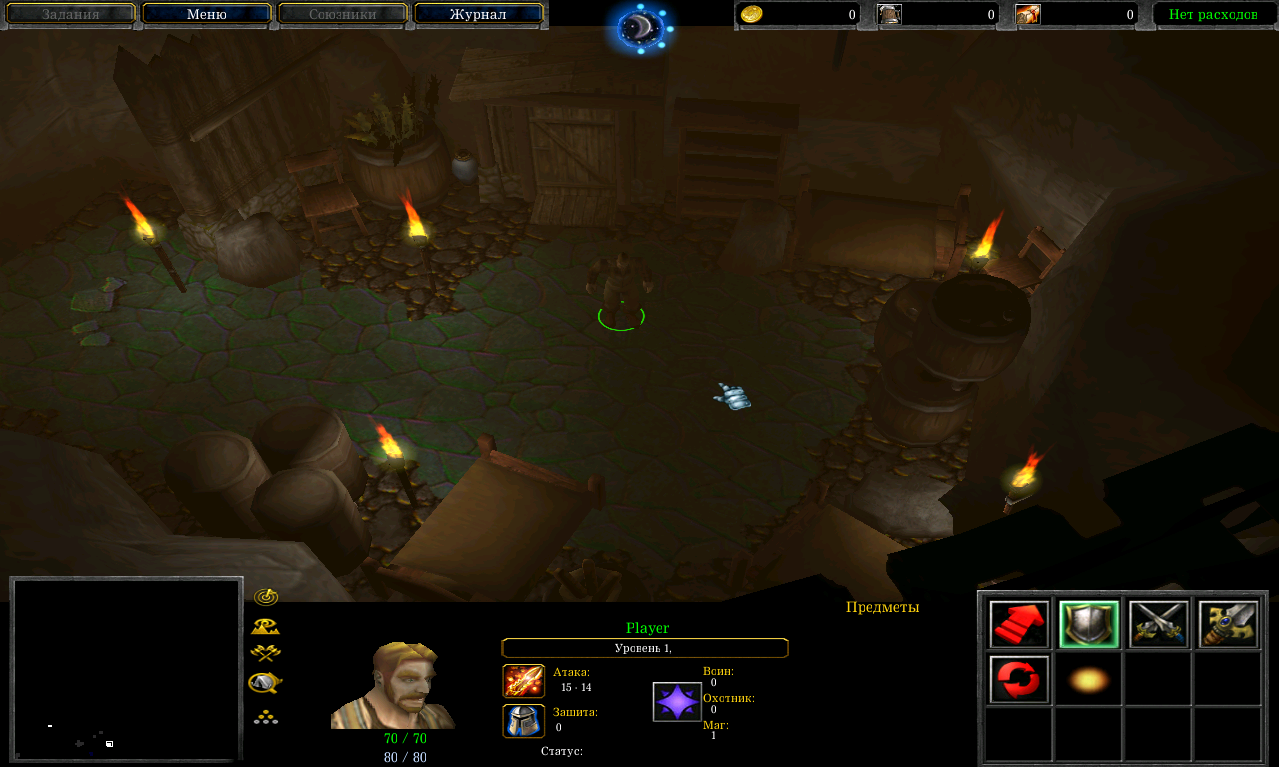This screenshot has height=767, width=1279.
Task: Select the shield hold-position command
Action: click(x=1089, y=625)
